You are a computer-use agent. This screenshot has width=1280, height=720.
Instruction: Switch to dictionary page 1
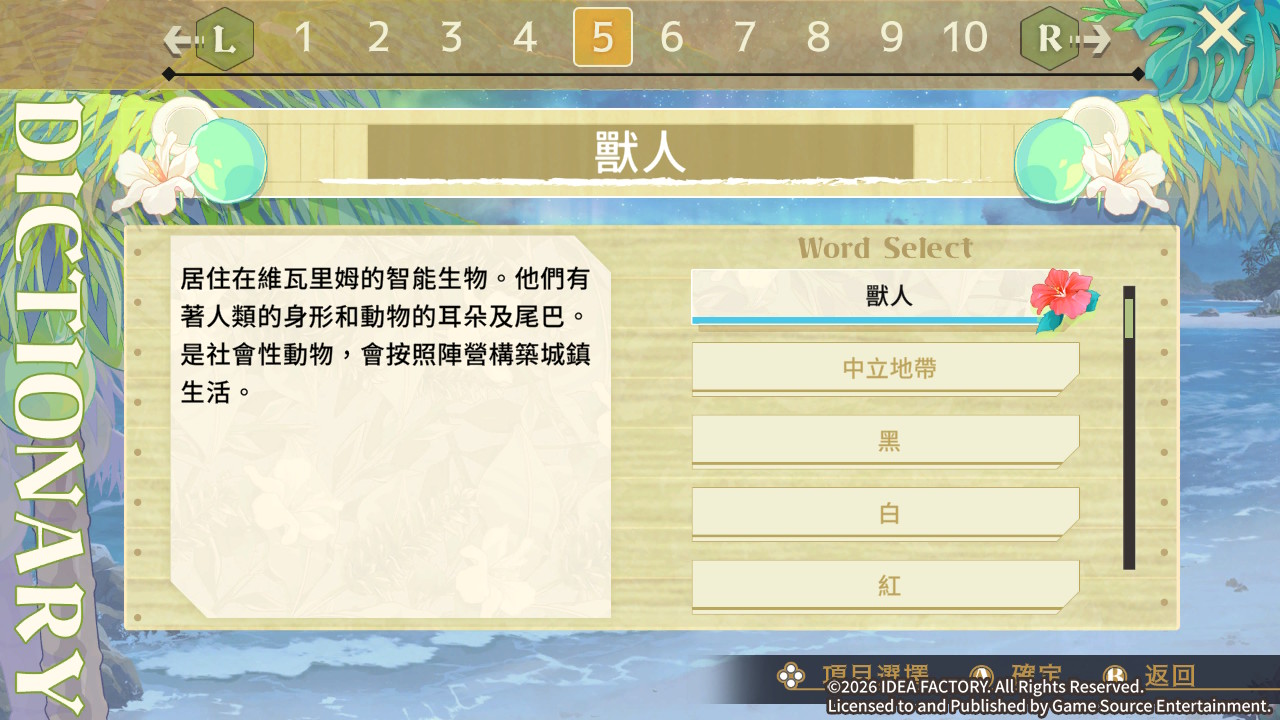[304, 38]
